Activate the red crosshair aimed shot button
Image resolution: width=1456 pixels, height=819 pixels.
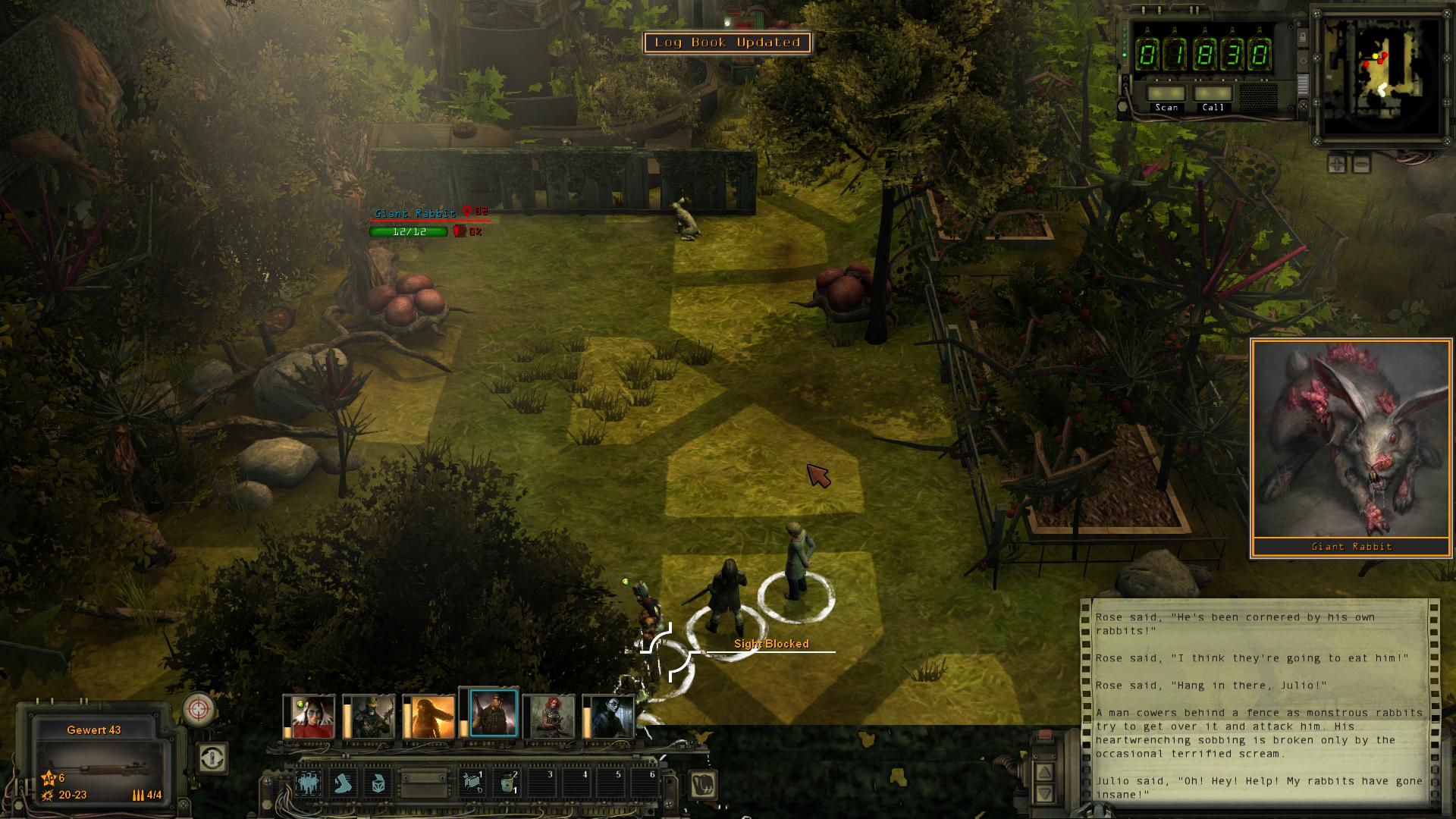click(199, 710)
